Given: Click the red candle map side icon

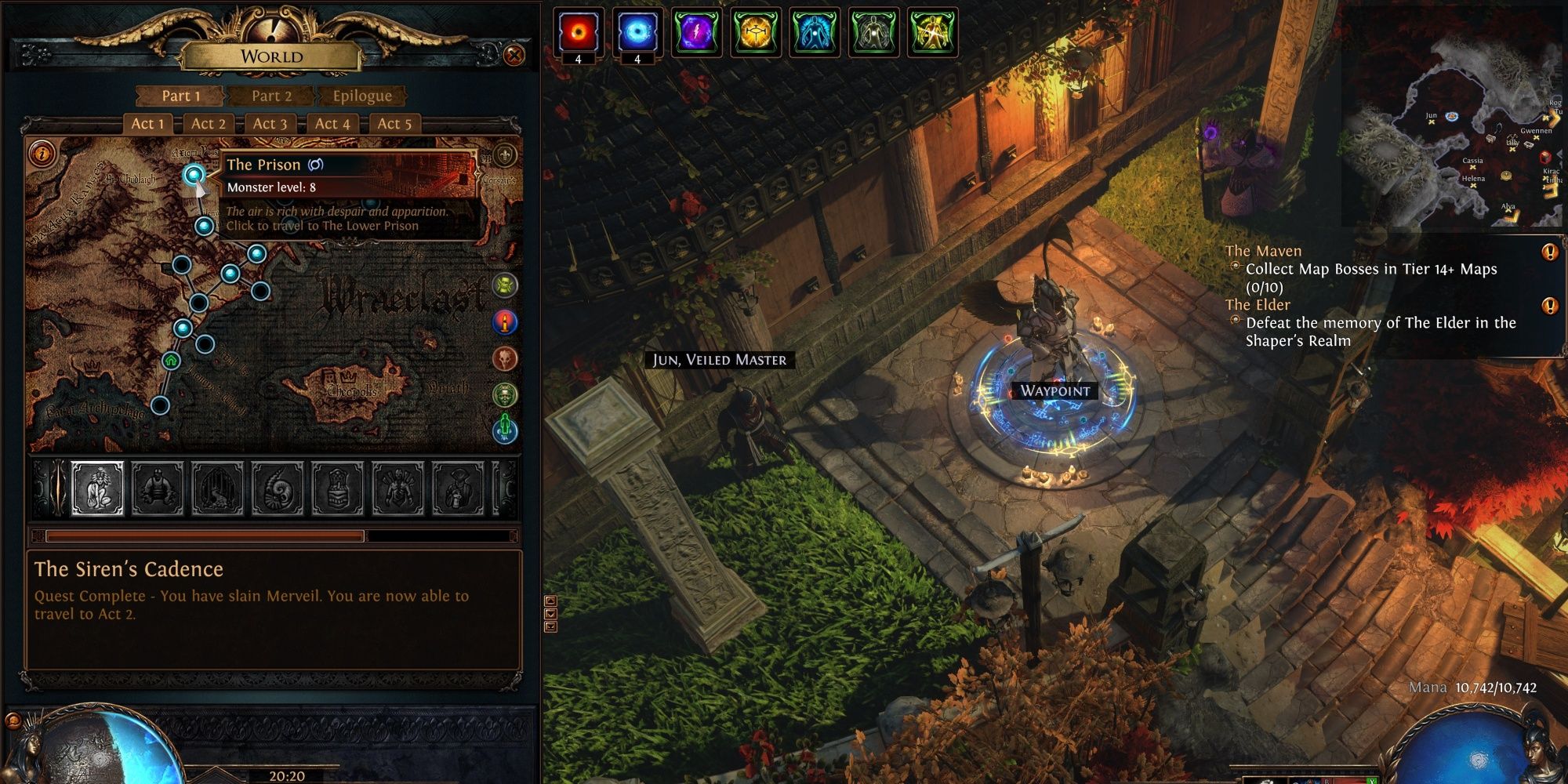Looking at the screenshot, I should (505, 321).
